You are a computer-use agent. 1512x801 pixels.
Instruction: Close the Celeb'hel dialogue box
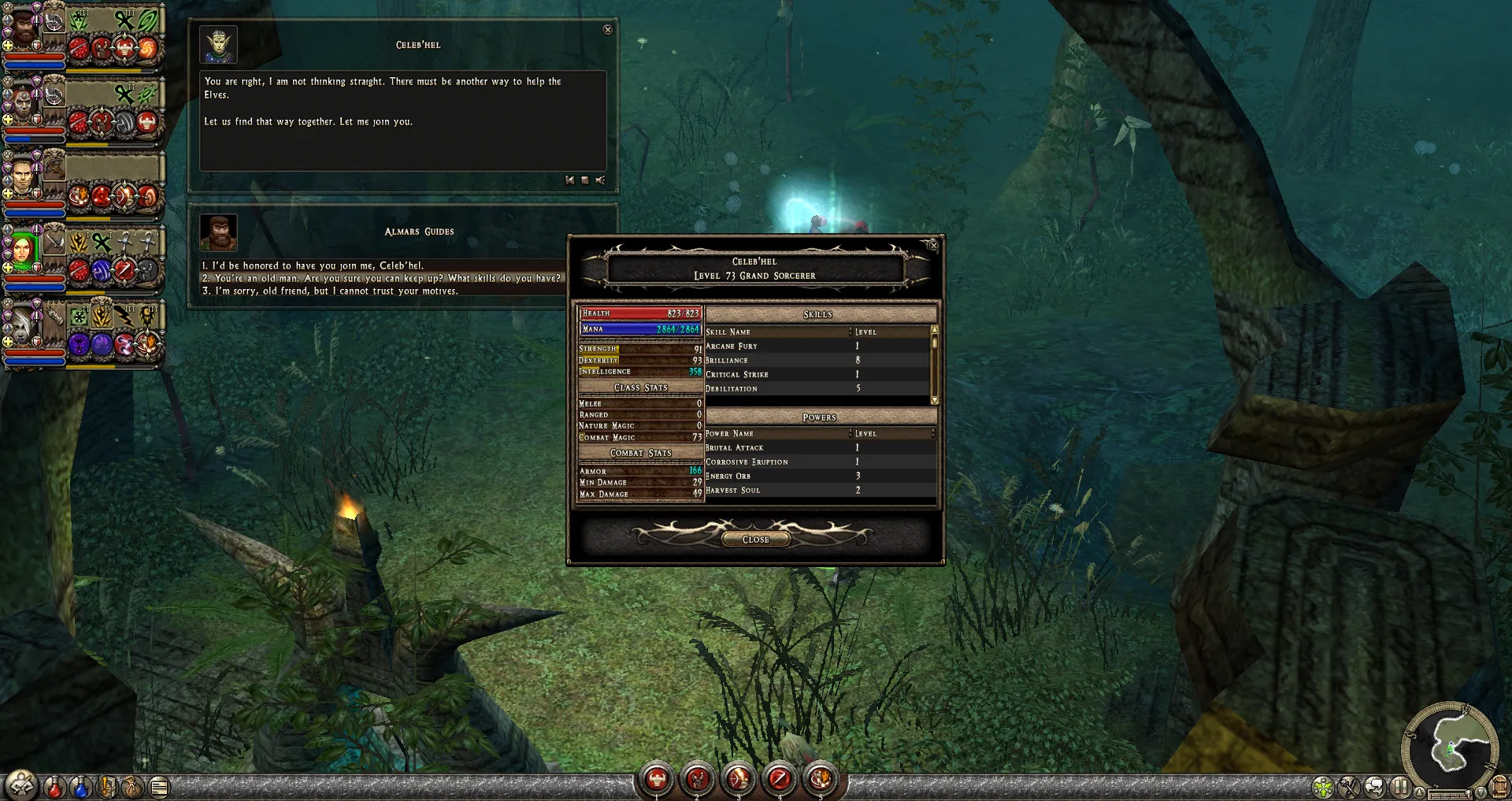[607, 30]
